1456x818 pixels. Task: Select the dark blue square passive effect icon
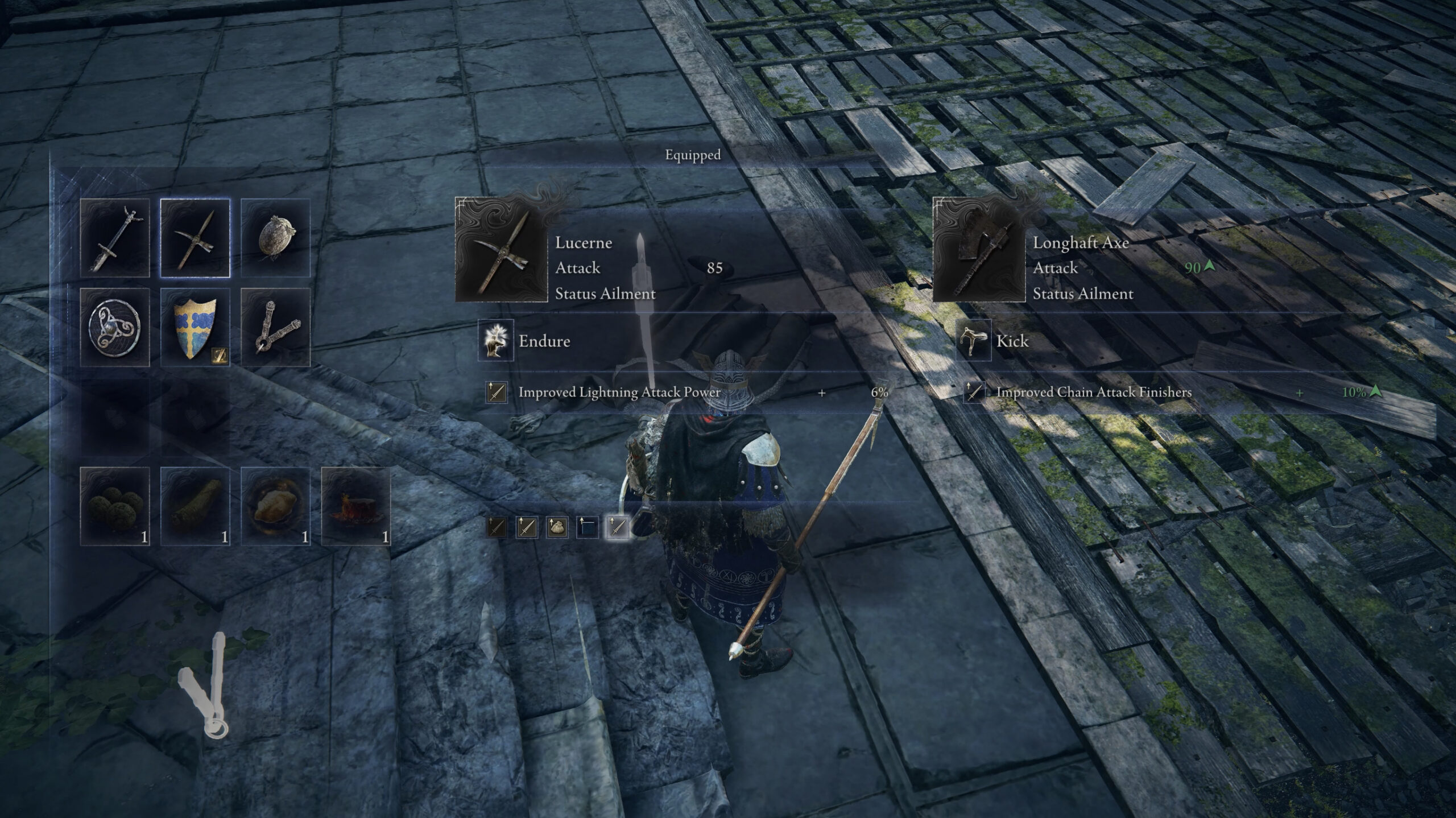pos(587,527)
